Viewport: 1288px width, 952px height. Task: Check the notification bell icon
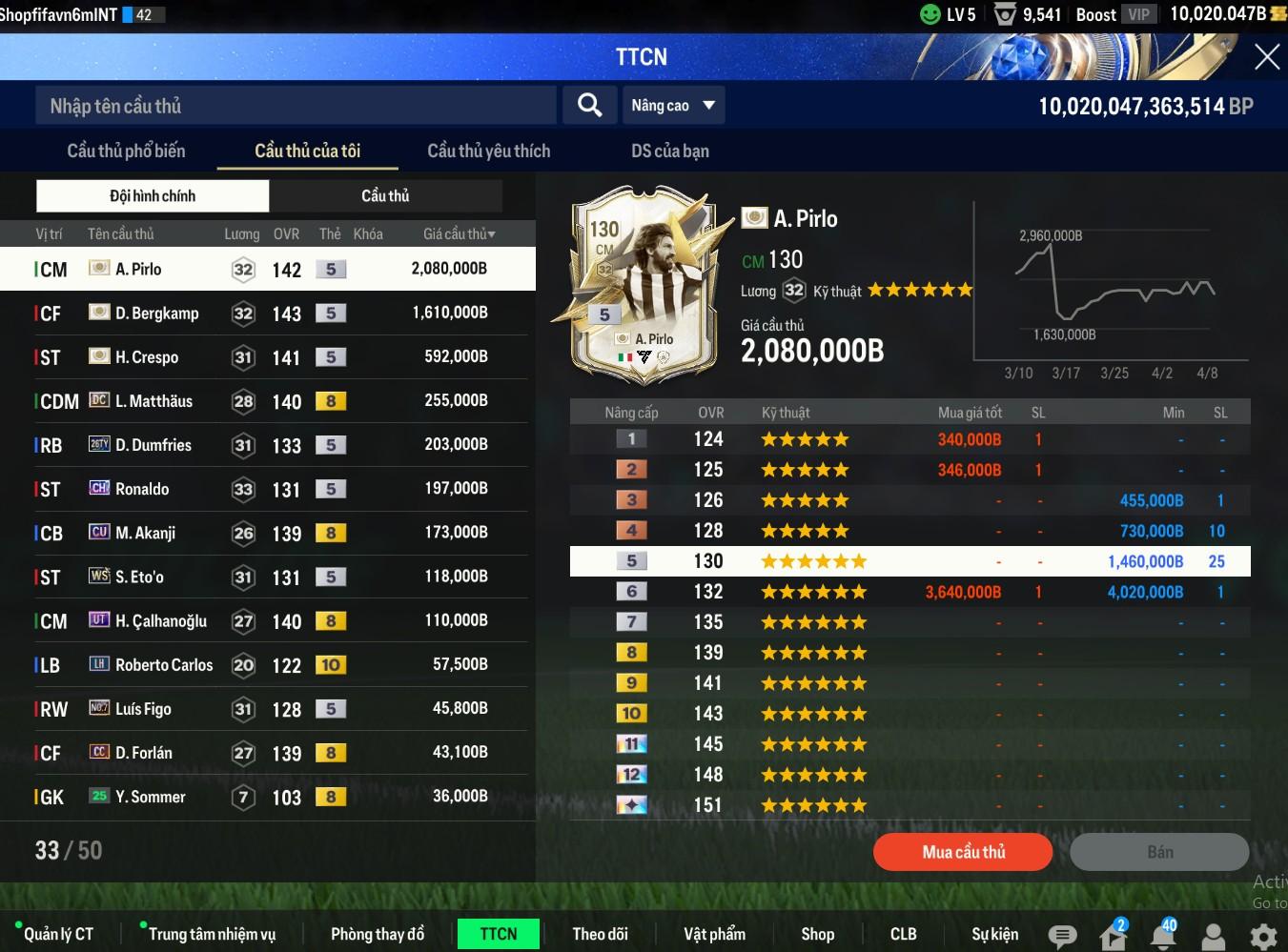(x=1162, y=936)
